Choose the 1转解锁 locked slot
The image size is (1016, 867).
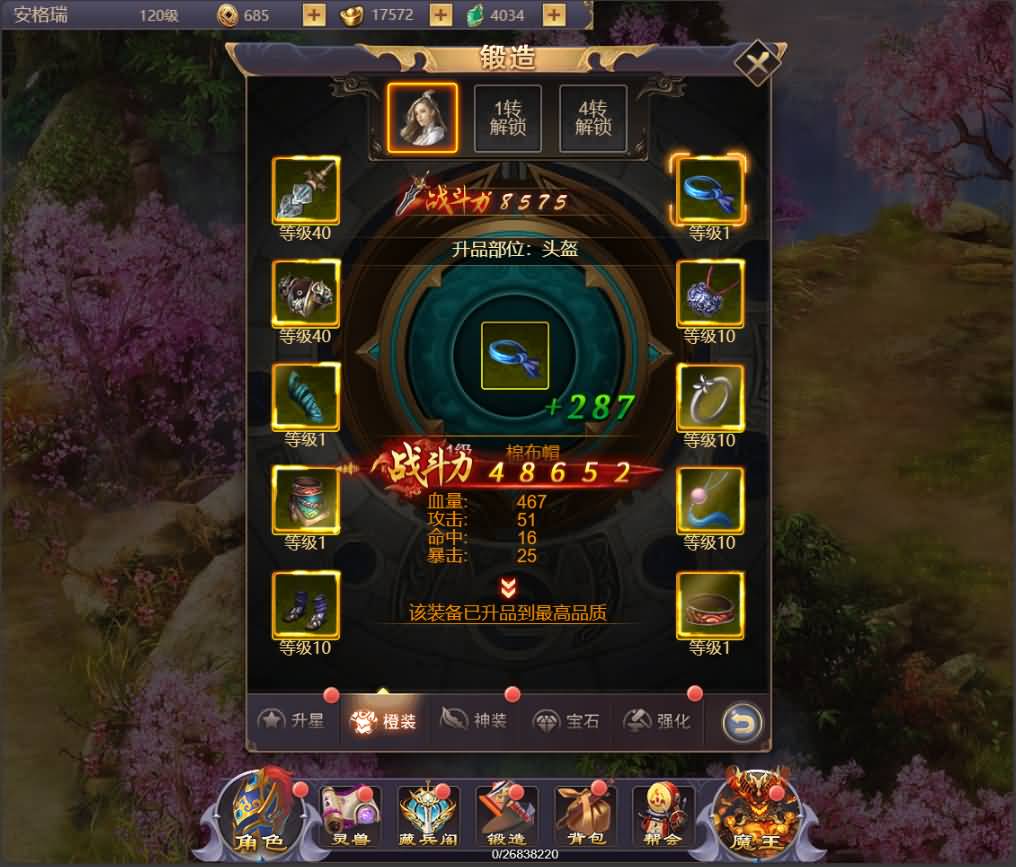(507, 118)
